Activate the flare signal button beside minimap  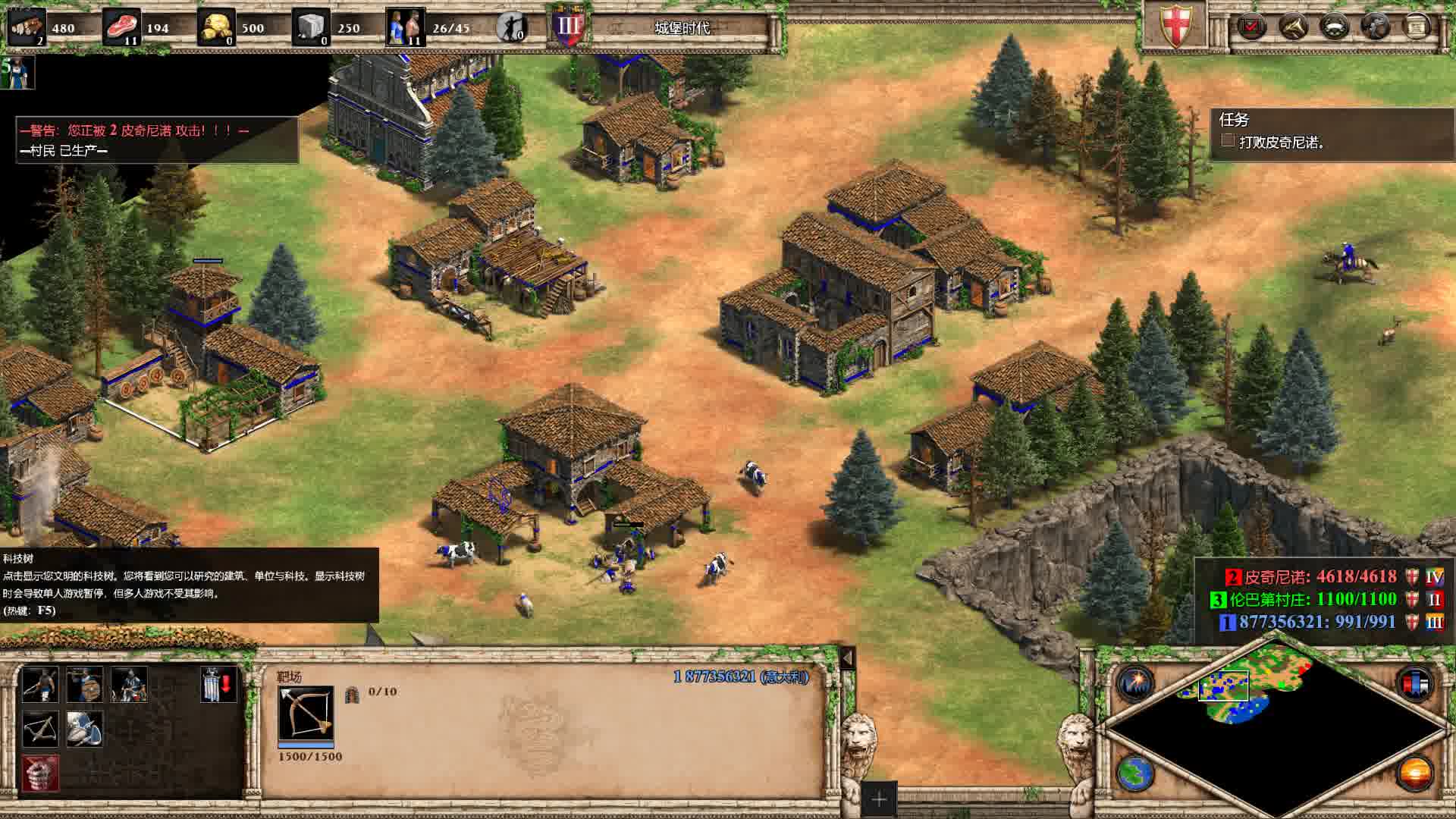(x=1135, y=682)
